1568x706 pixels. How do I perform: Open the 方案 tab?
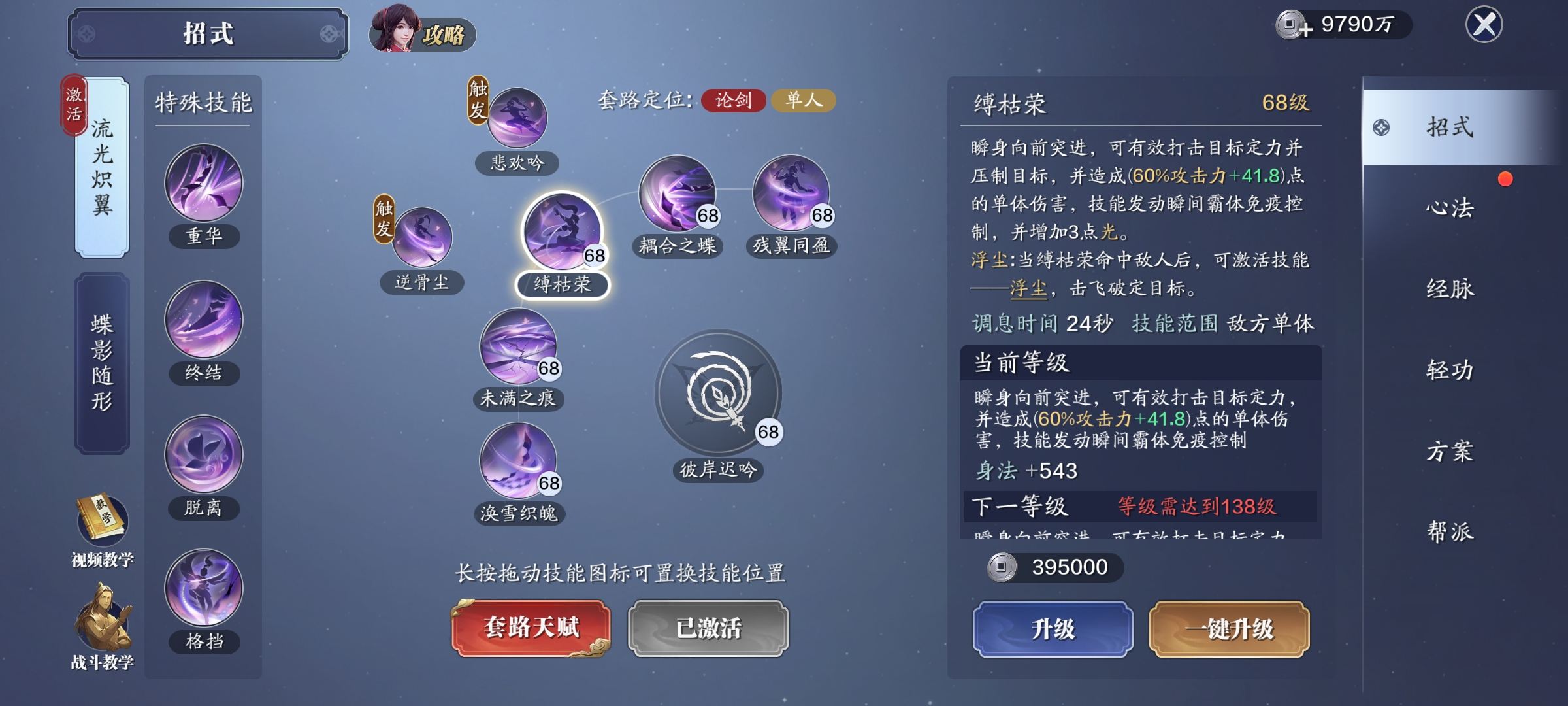click(1449, 451)
